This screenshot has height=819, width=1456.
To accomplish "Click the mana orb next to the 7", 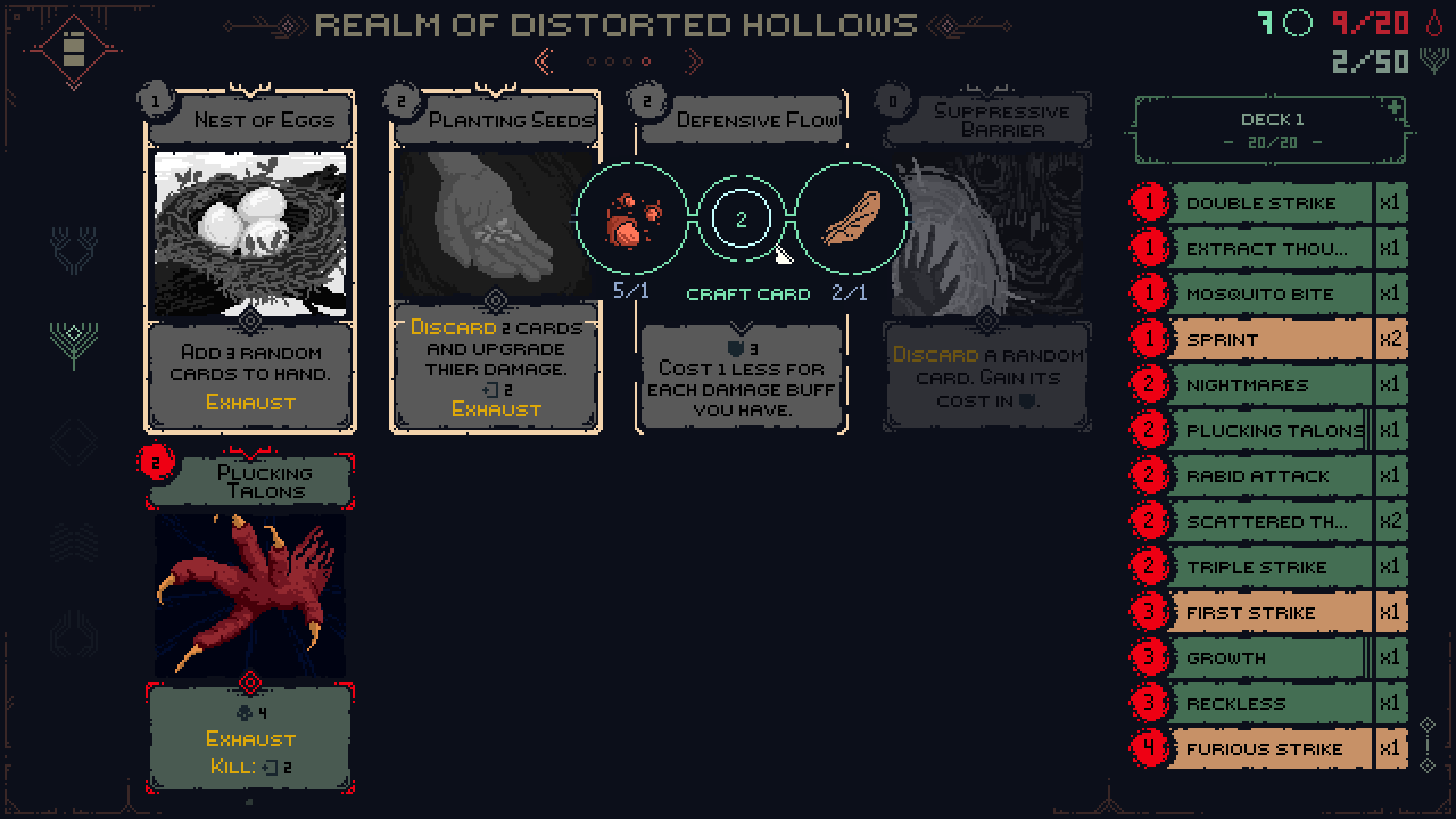I will pyautogui.click(x=1298, y=23).
